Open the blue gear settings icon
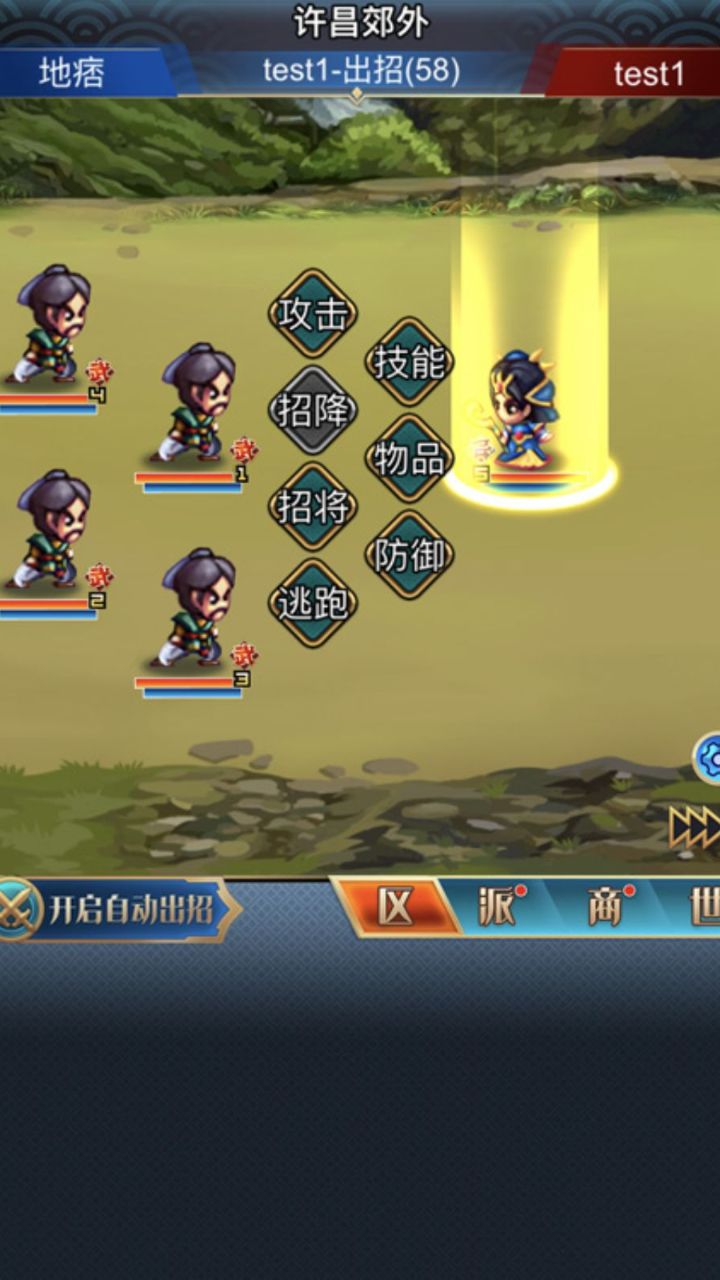 [x=708, y=757]
